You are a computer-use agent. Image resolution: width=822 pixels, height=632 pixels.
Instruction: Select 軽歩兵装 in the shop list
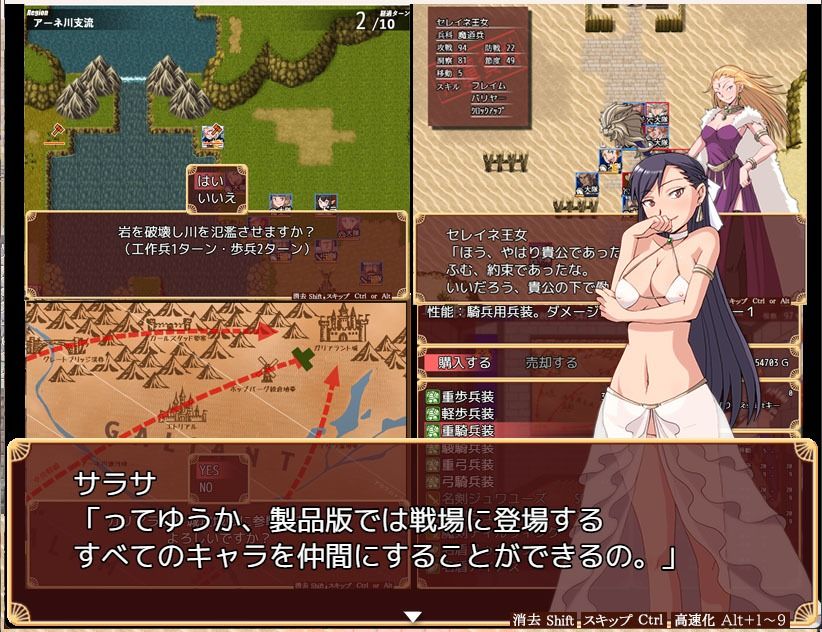pyautogui.click(x=467, y=413)
